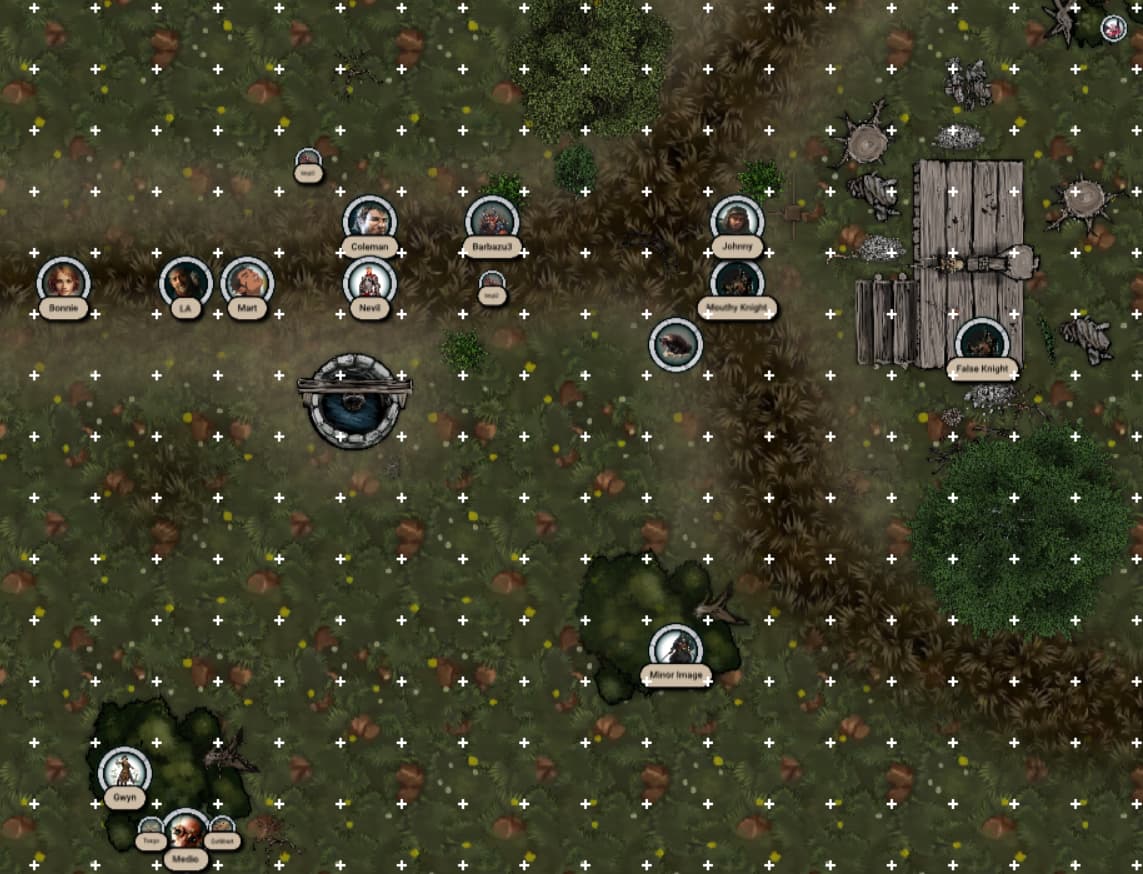The width and height of the screenshot is (1143, 874).
Task: Select the Nevil knight token
Action: [x=369, y=283]
